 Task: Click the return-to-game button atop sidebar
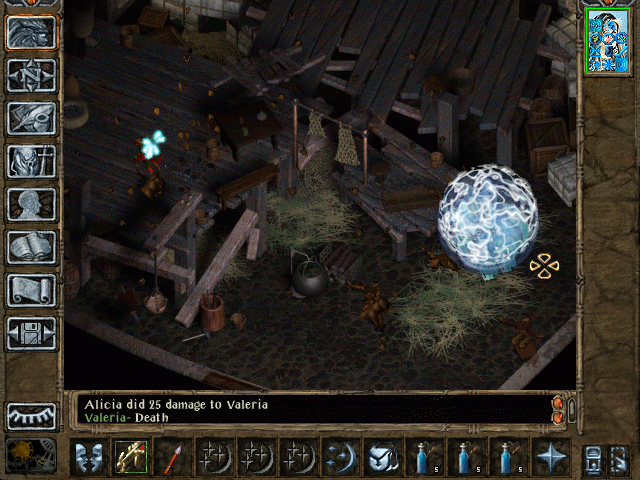pyautogui.click(x=31, y=32)
